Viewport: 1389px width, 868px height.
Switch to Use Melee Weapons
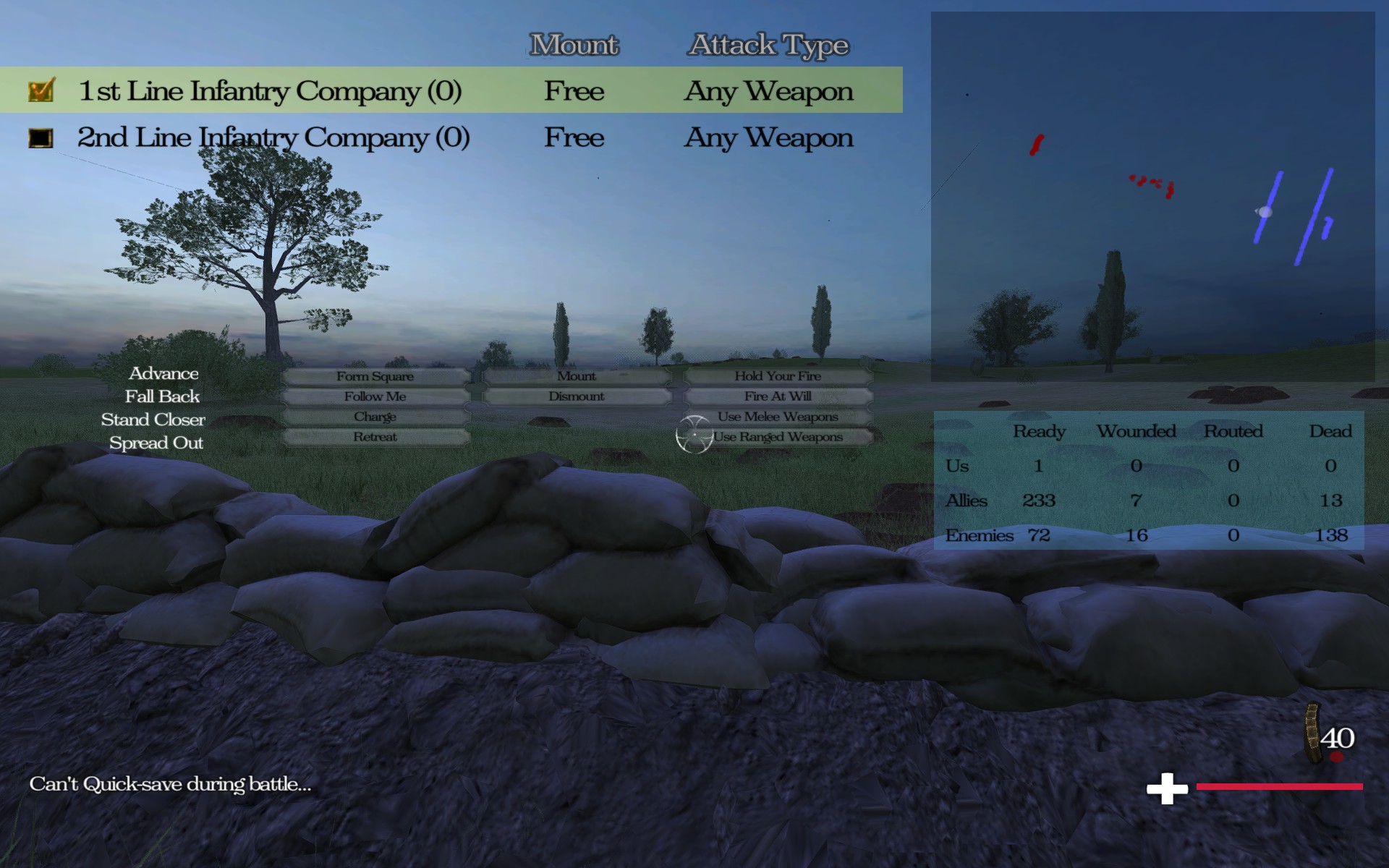(x=778, y=417)
